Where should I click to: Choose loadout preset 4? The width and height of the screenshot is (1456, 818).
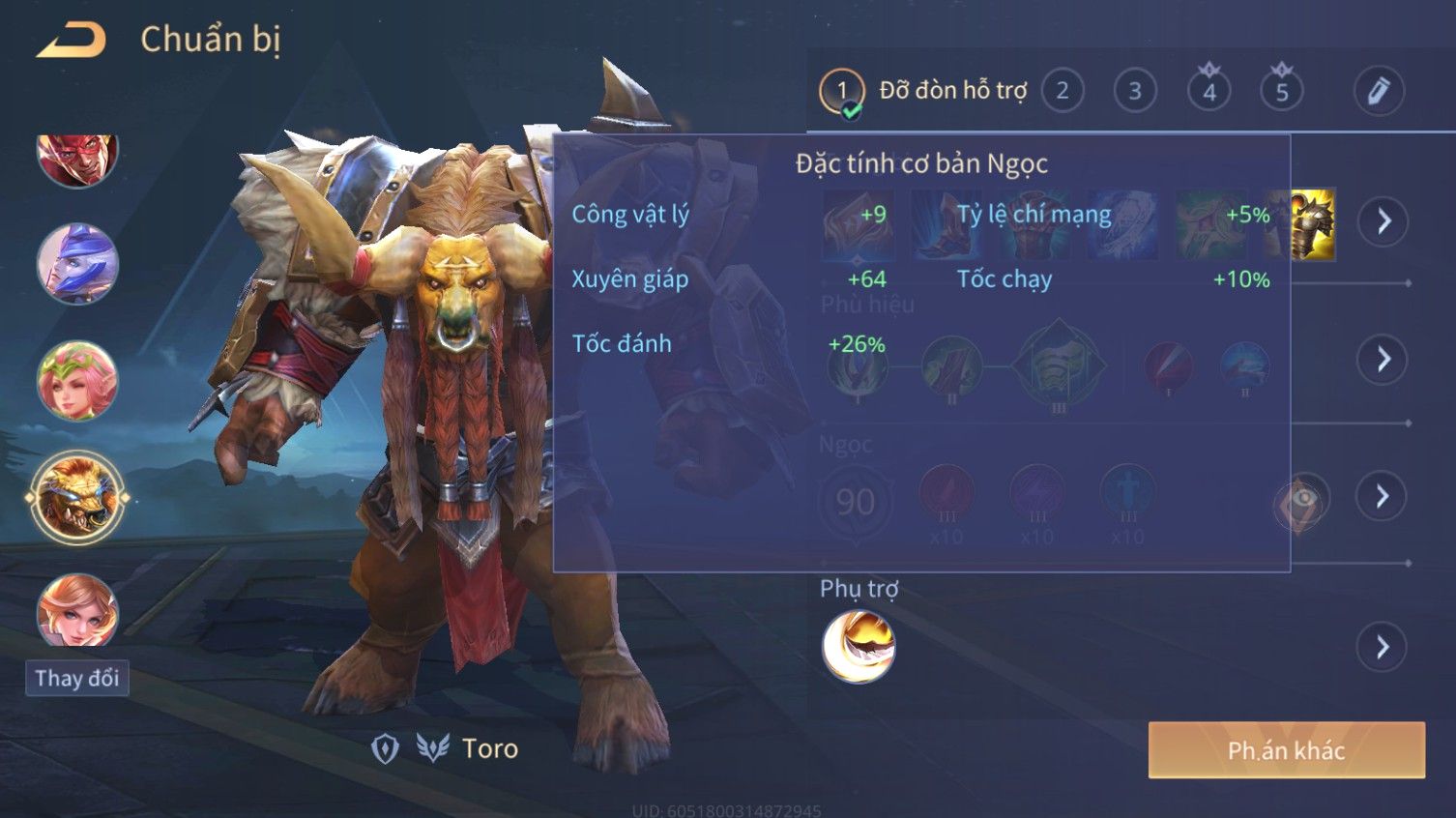1208,92
